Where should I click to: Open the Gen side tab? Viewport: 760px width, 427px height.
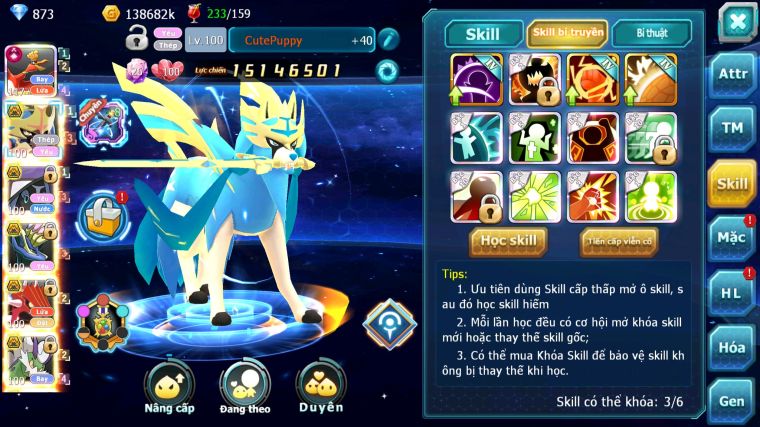coord(733,401)
